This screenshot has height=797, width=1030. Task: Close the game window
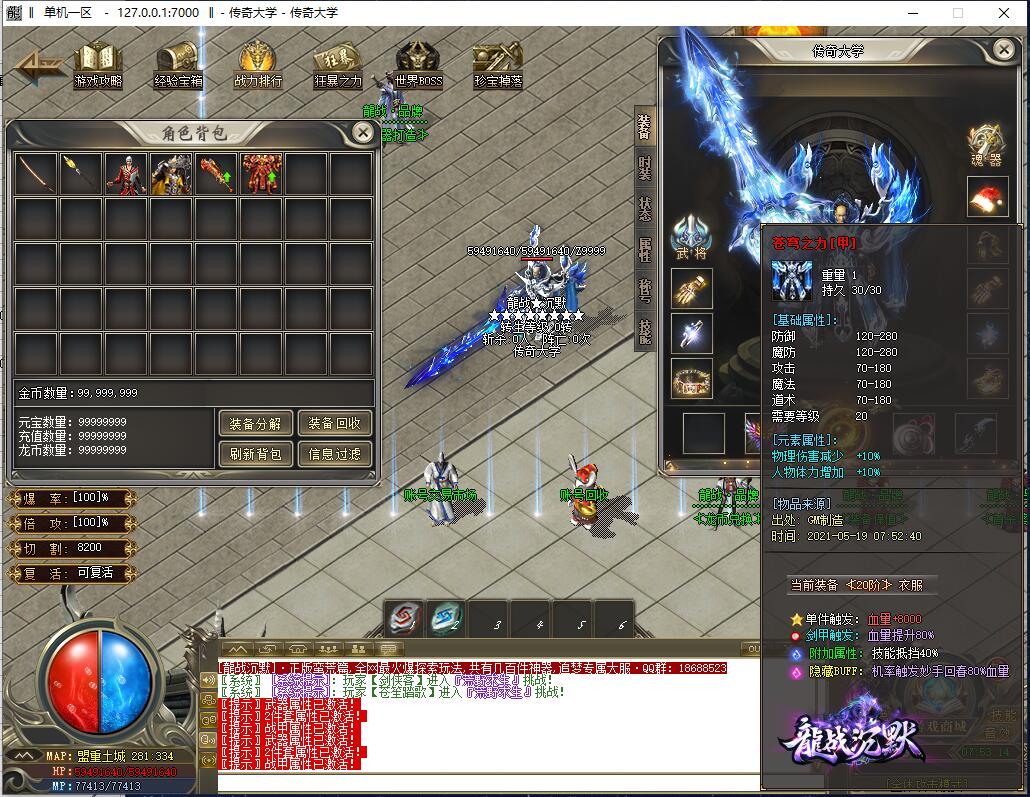tap(1005, 13)
